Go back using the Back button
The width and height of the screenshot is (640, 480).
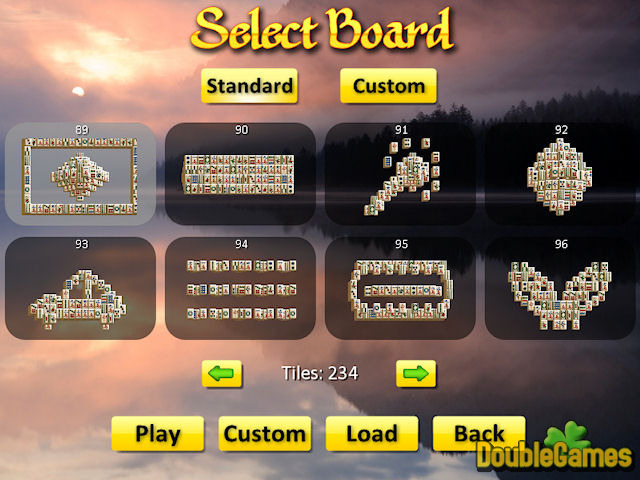coord(478,434)
